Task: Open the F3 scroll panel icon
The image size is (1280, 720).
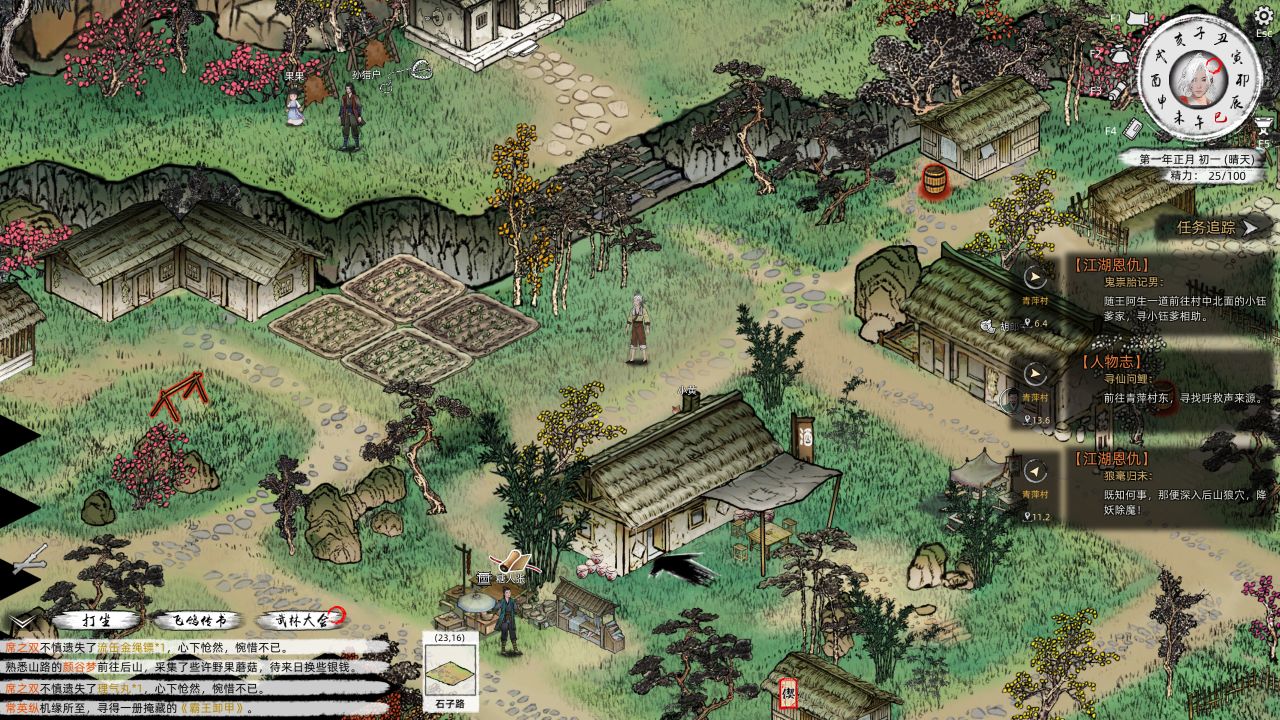Action: pos(1117,92)
